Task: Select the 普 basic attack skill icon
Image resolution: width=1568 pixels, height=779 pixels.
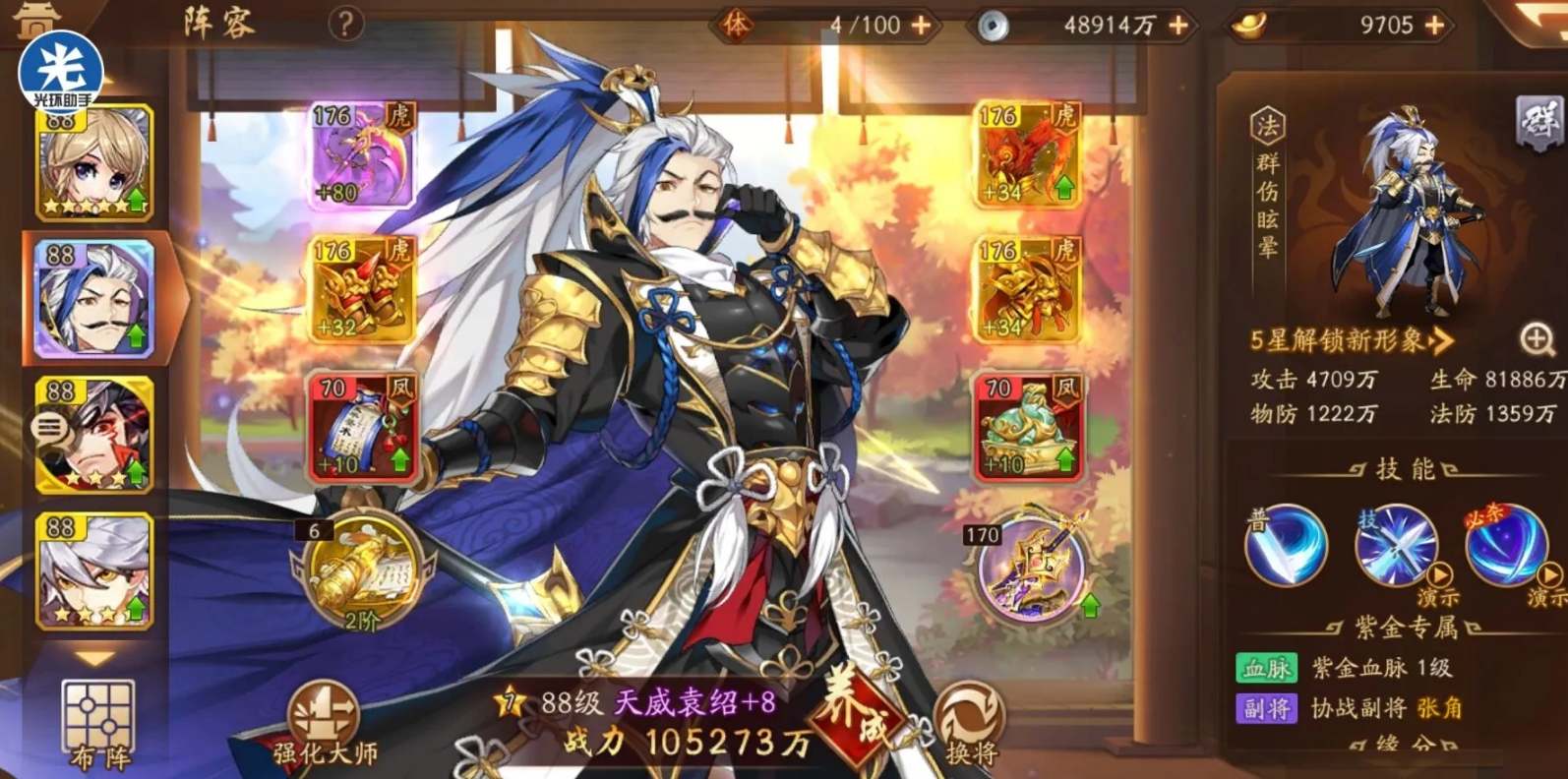Action: point(1286,548)
